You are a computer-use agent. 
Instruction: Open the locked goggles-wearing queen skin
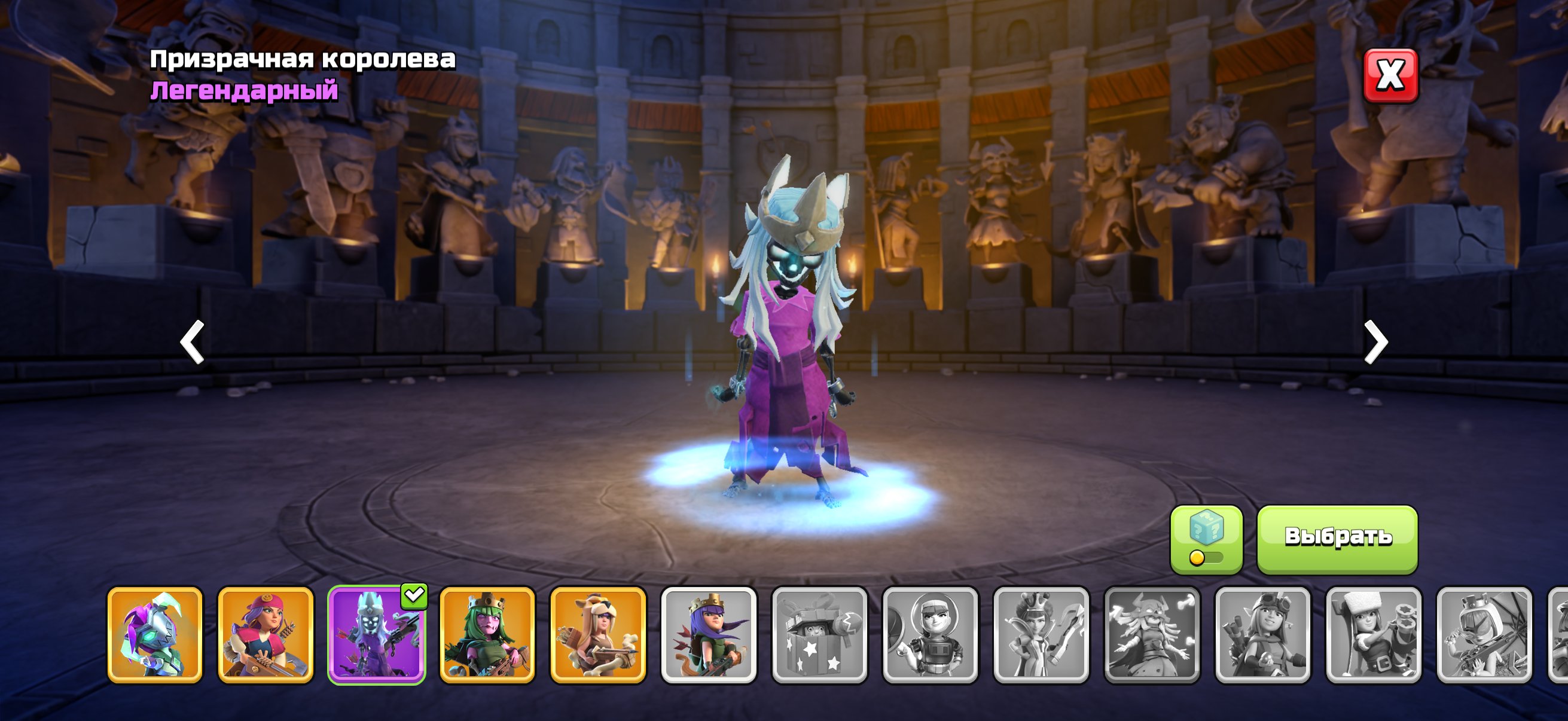1263,634
